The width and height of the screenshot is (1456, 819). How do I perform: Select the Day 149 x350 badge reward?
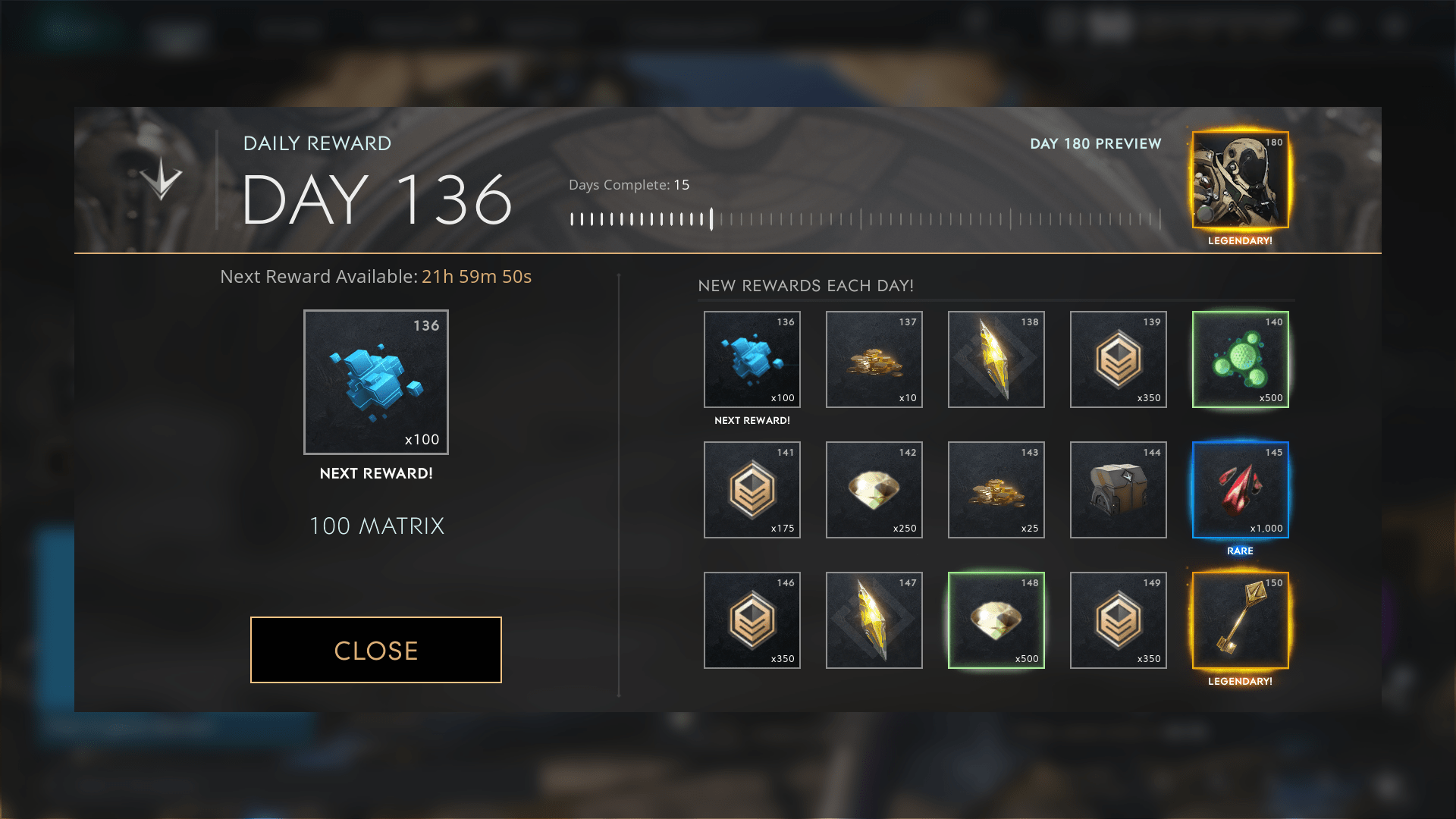tap(1118, 620)
